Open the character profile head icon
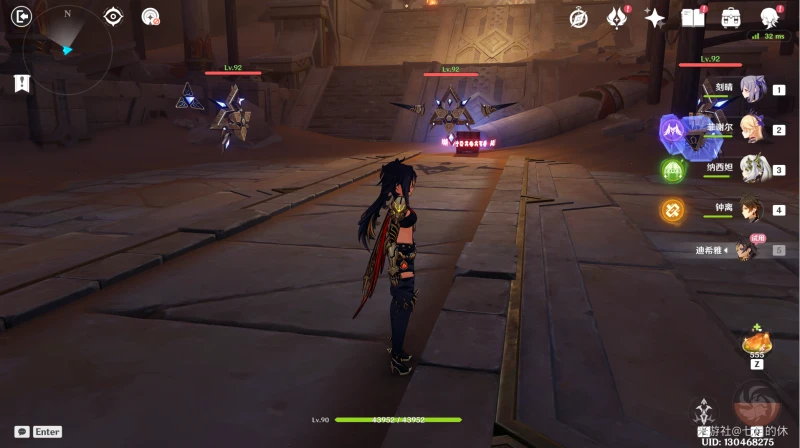This screenshot has height=448, width=800. click(769, 17)
